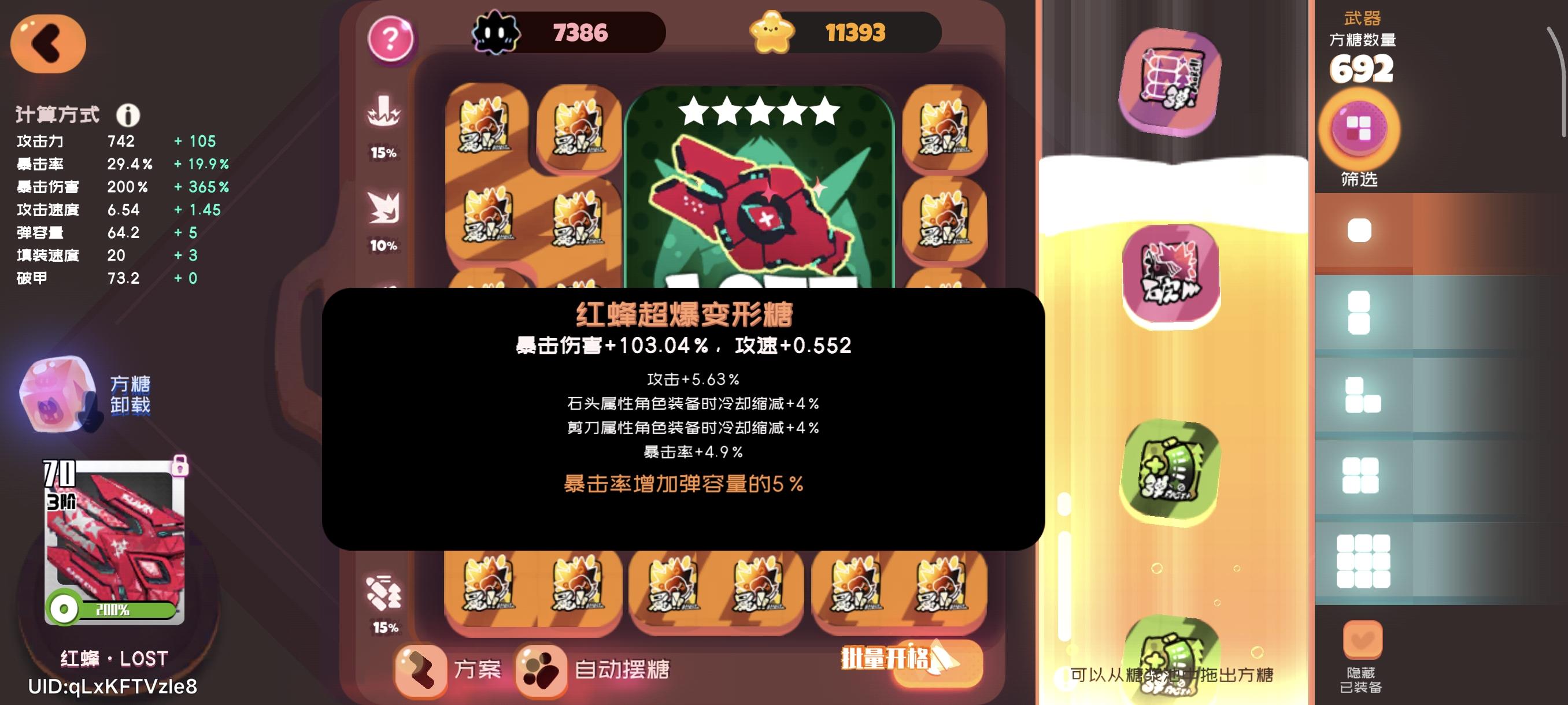1568x705 pixels.
Task: Select the 方案 plan icon
Action: coord(421,671)
